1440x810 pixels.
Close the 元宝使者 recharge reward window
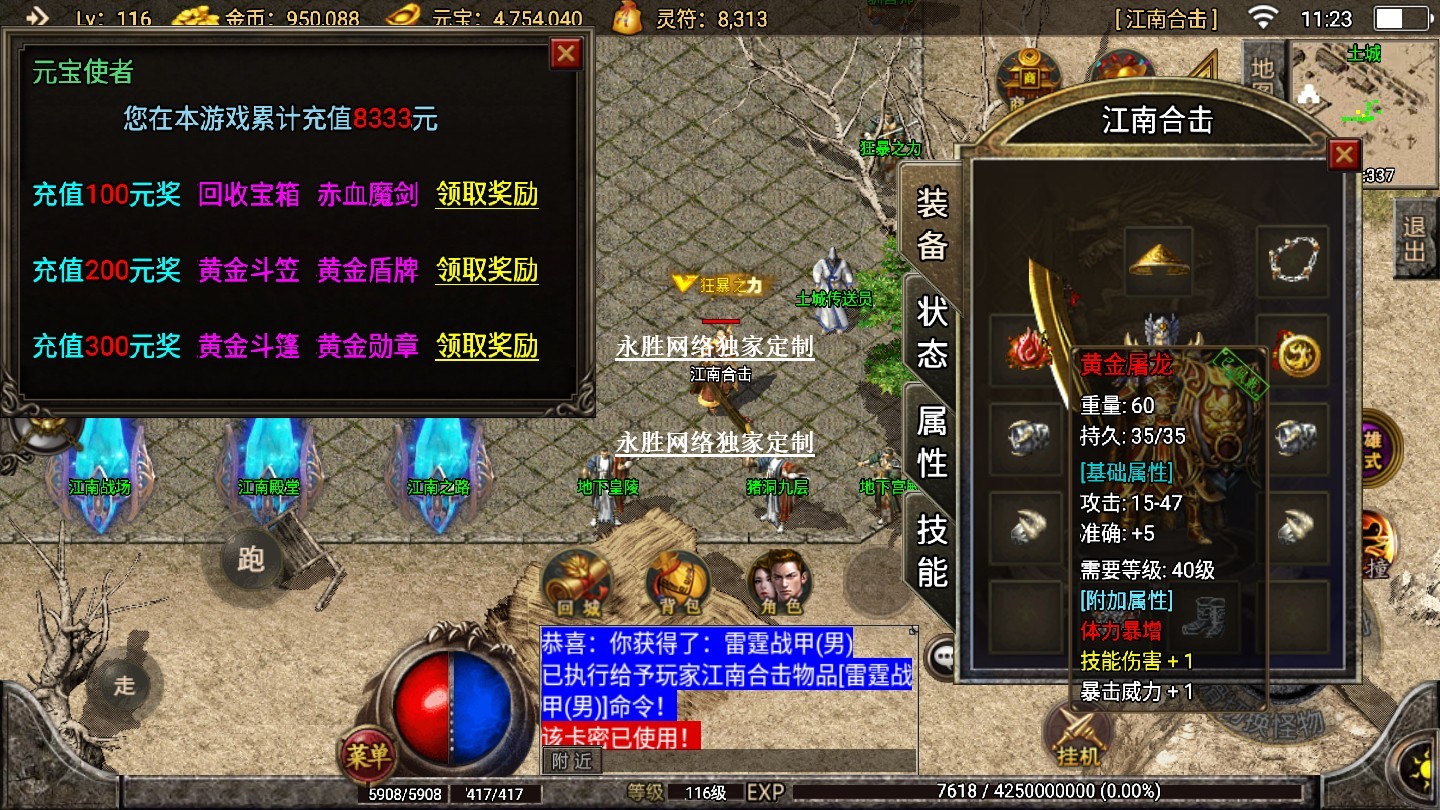click(566, 54)
